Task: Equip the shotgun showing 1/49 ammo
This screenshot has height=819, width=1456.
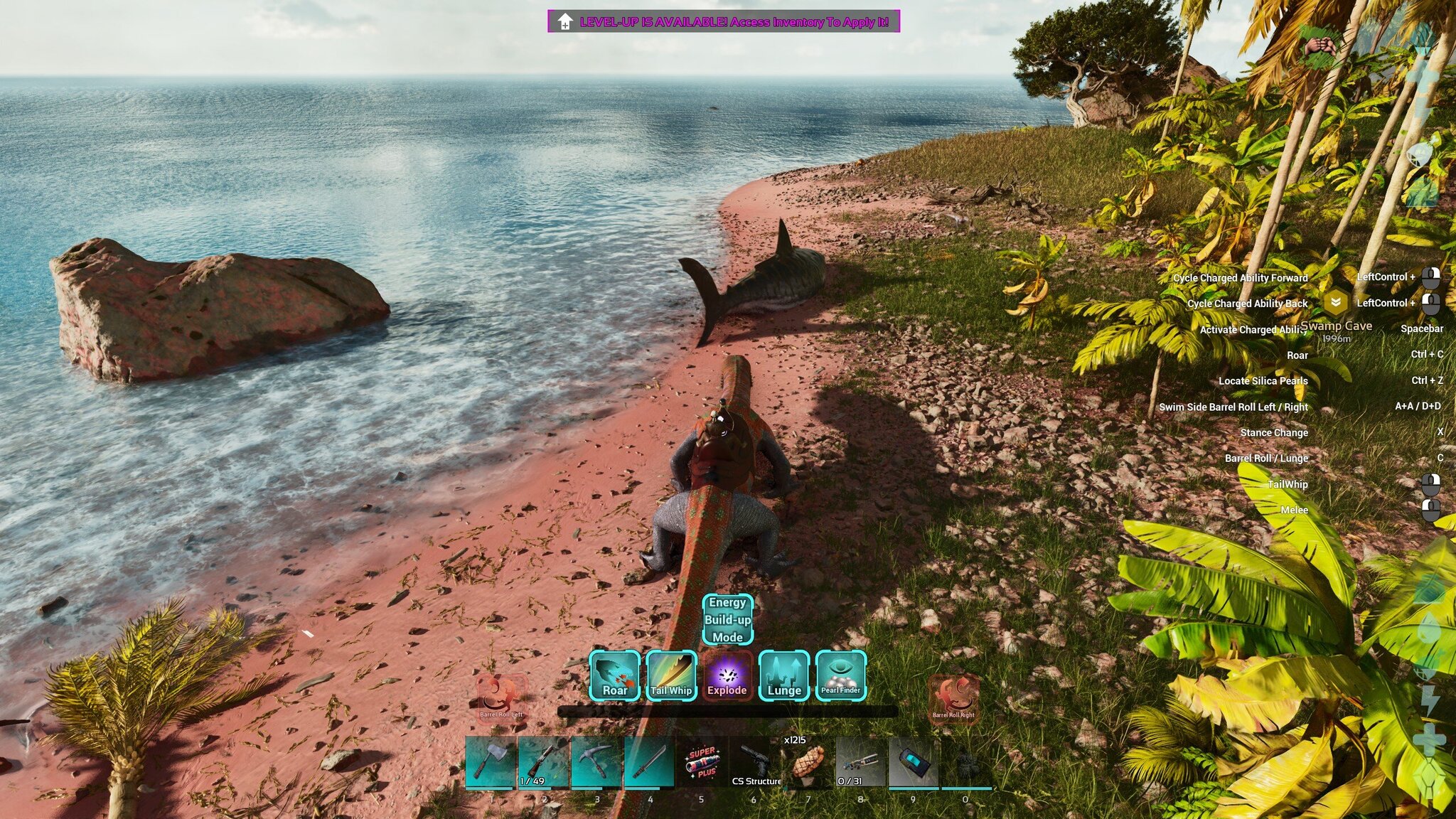Action: pos(543,762)
